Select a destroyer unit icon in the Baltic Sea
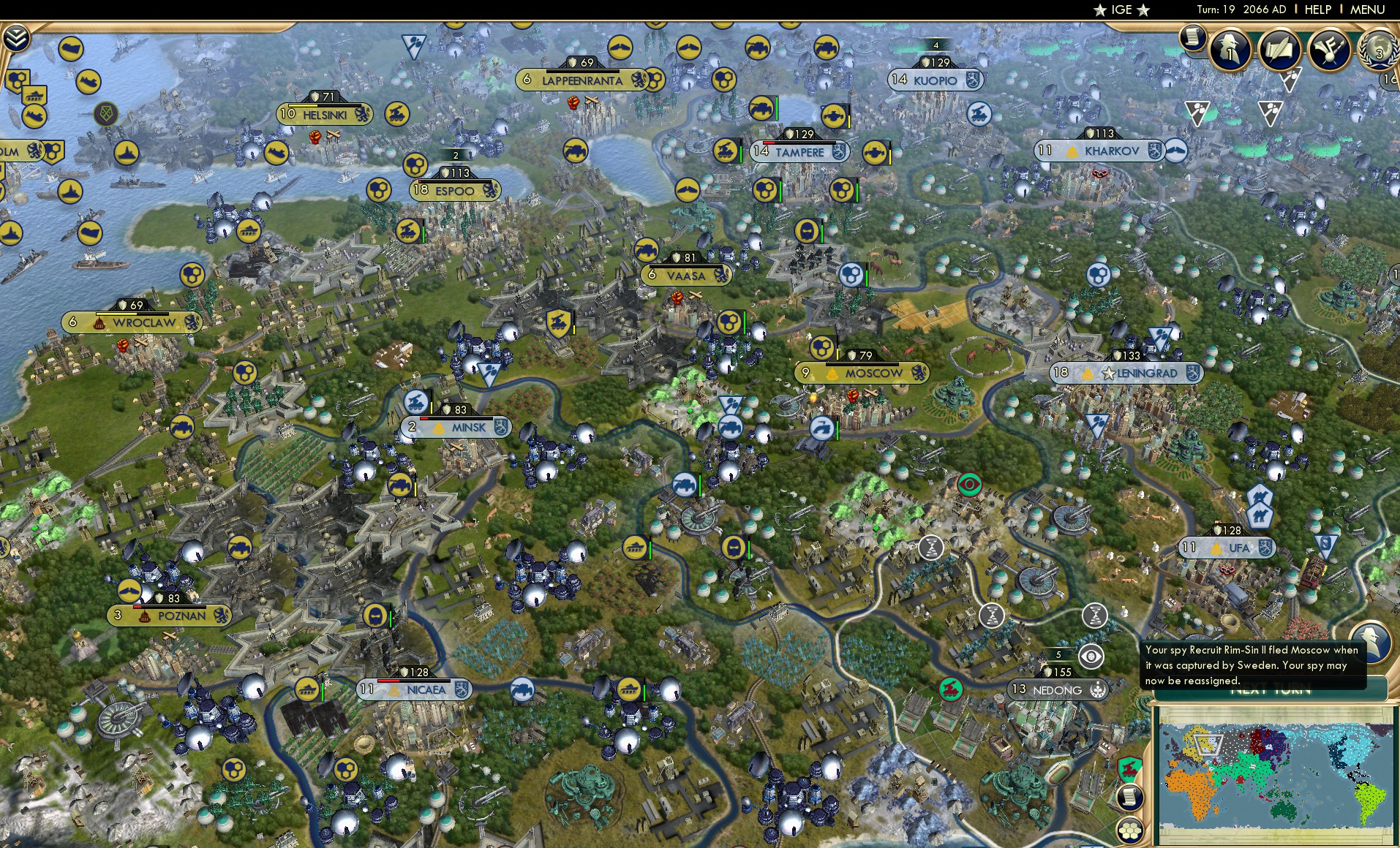 (x=127, y=153)
